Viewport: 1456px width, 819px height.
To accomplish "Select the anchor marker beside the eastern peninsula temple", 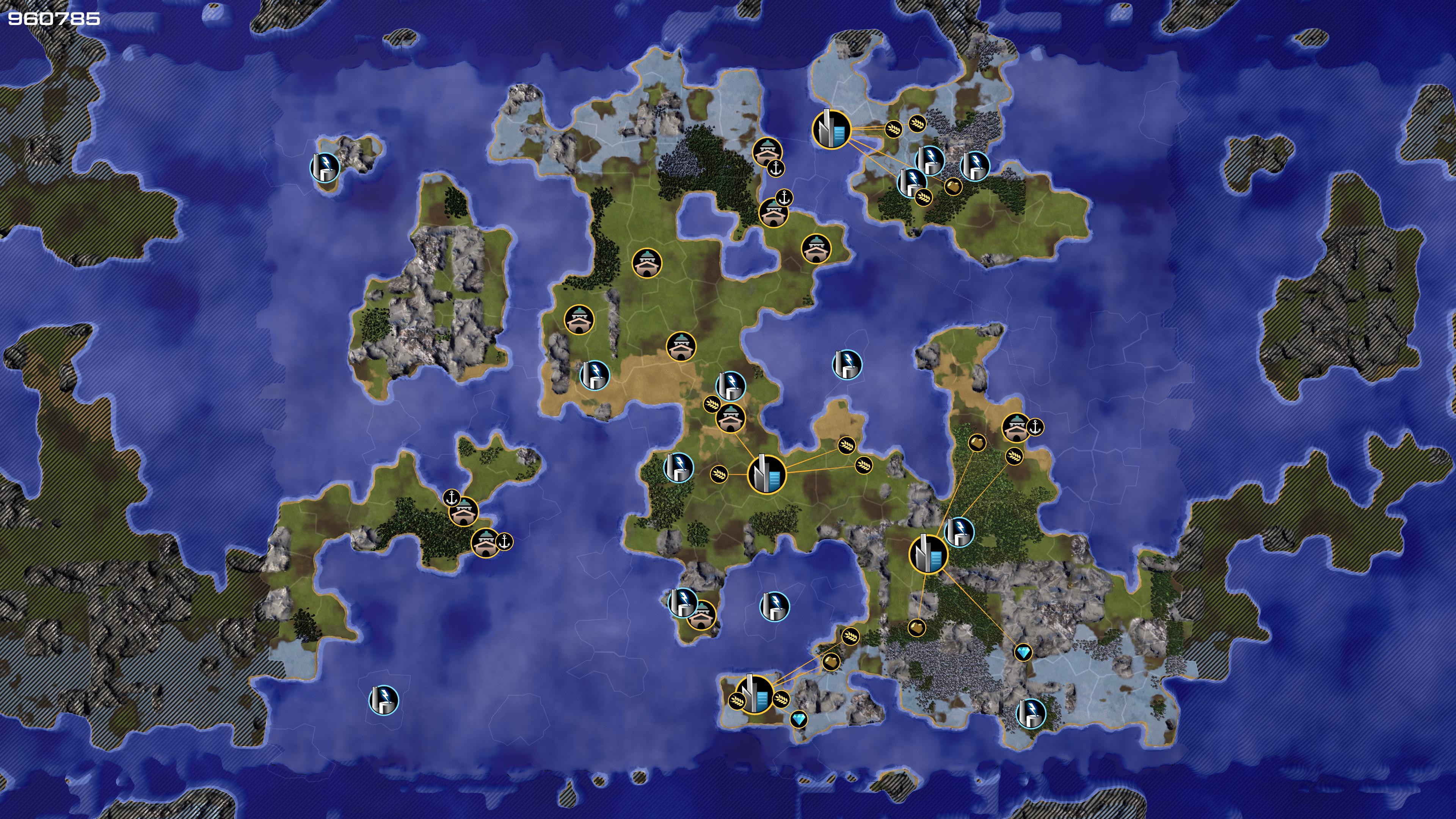I will [x=1035, y=427].
